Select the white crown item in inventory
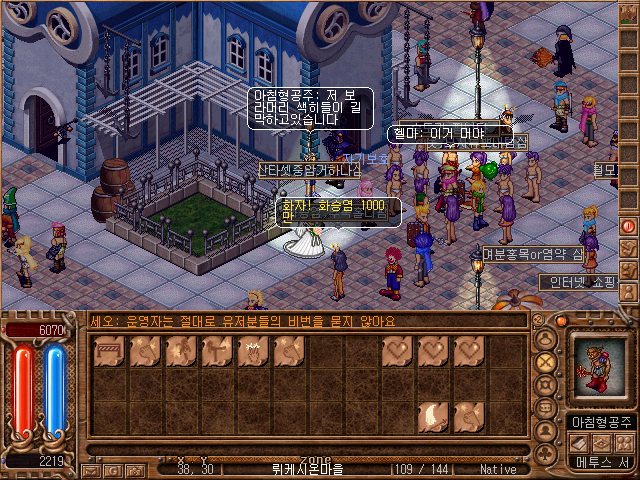Image resolution: width=640 pixels, height=480 pixels. (252, 351)
